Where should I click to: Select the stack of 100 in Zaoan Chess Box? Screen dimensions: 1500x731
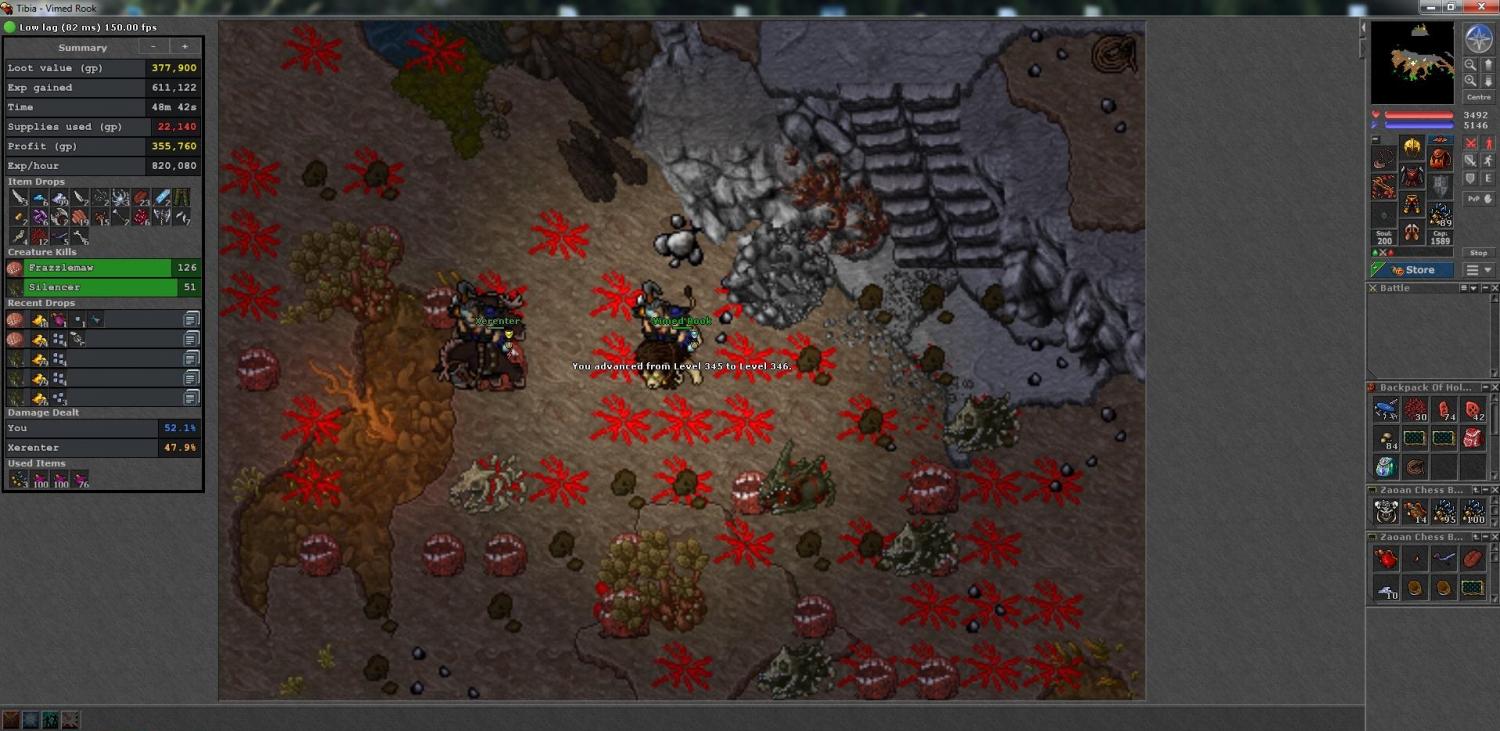[x=1473, y=511]
